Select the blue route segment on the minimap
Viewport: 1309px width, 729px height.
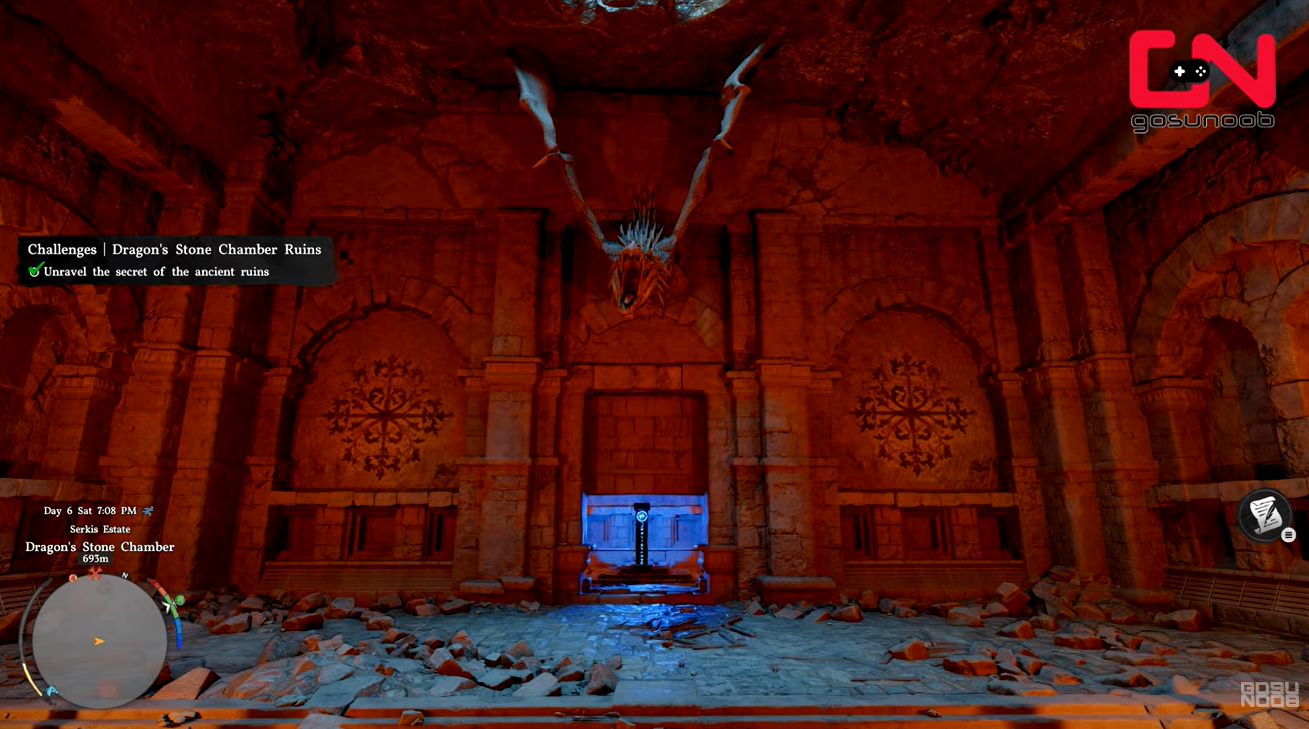tap(179, 630)
